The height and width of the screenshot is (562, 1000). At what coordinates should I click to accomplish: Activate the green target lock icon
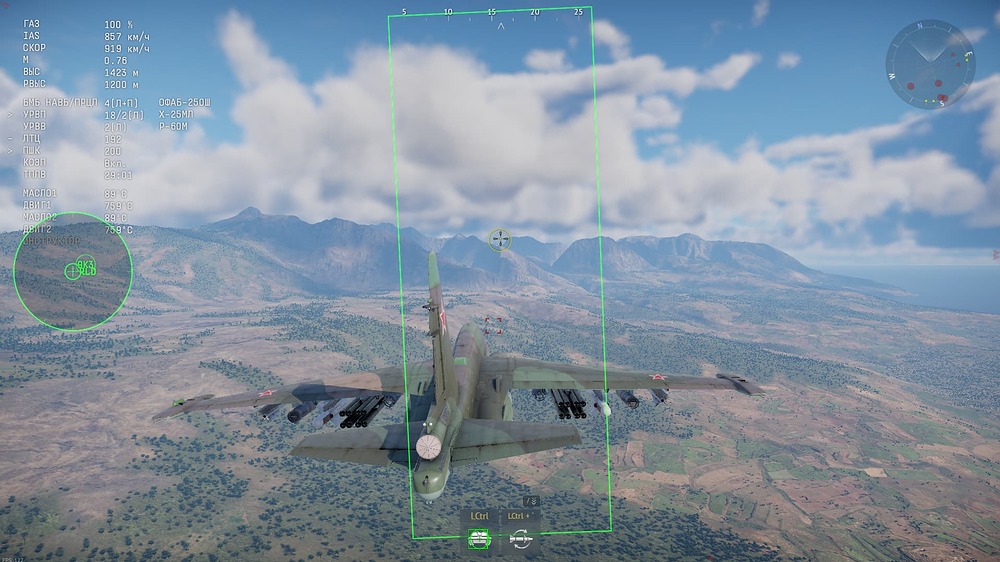coord(479,539)
